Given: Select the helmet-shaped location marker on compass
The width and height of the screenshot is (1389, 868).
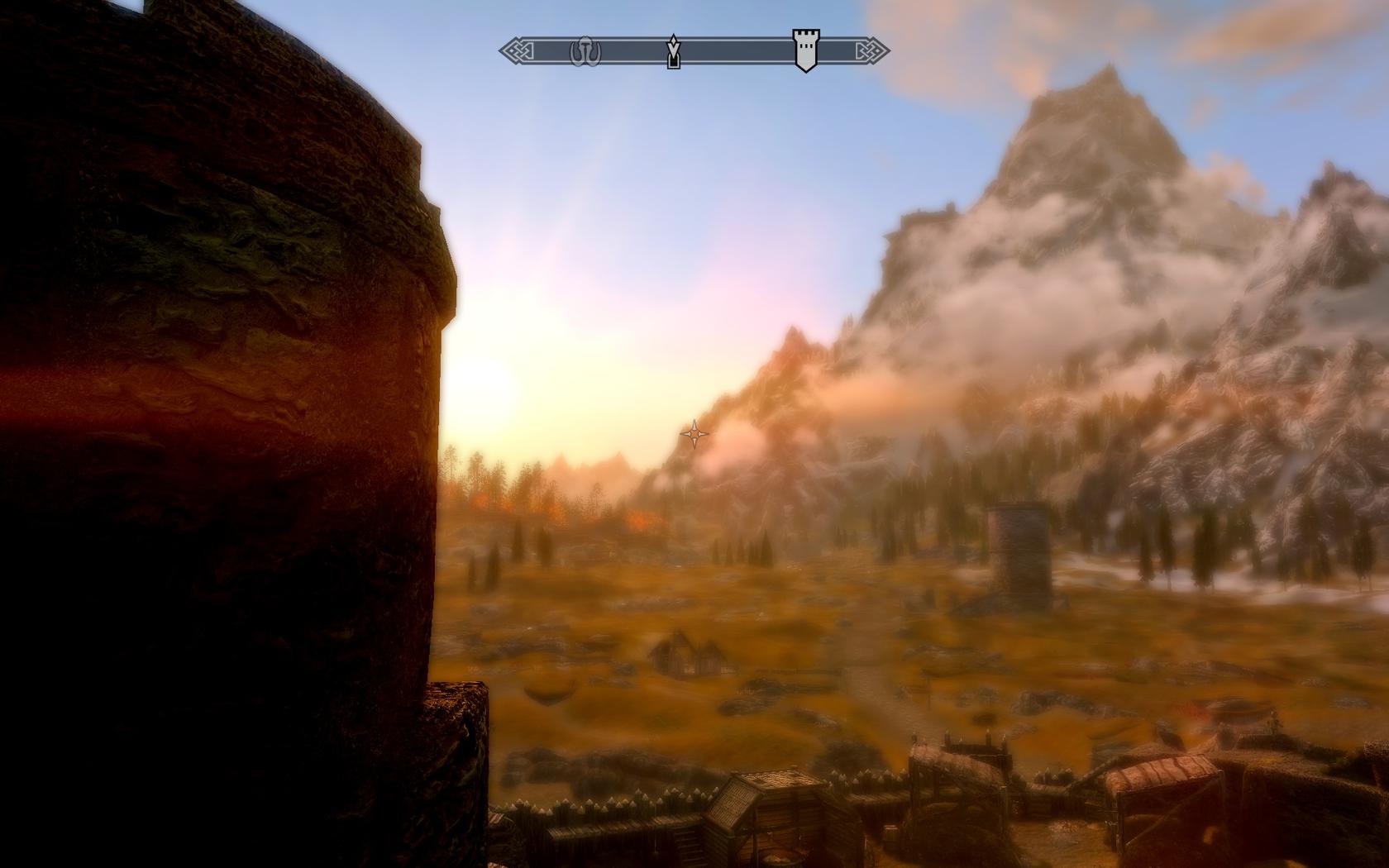Looking at the screenshot, I should pos(585,52).
